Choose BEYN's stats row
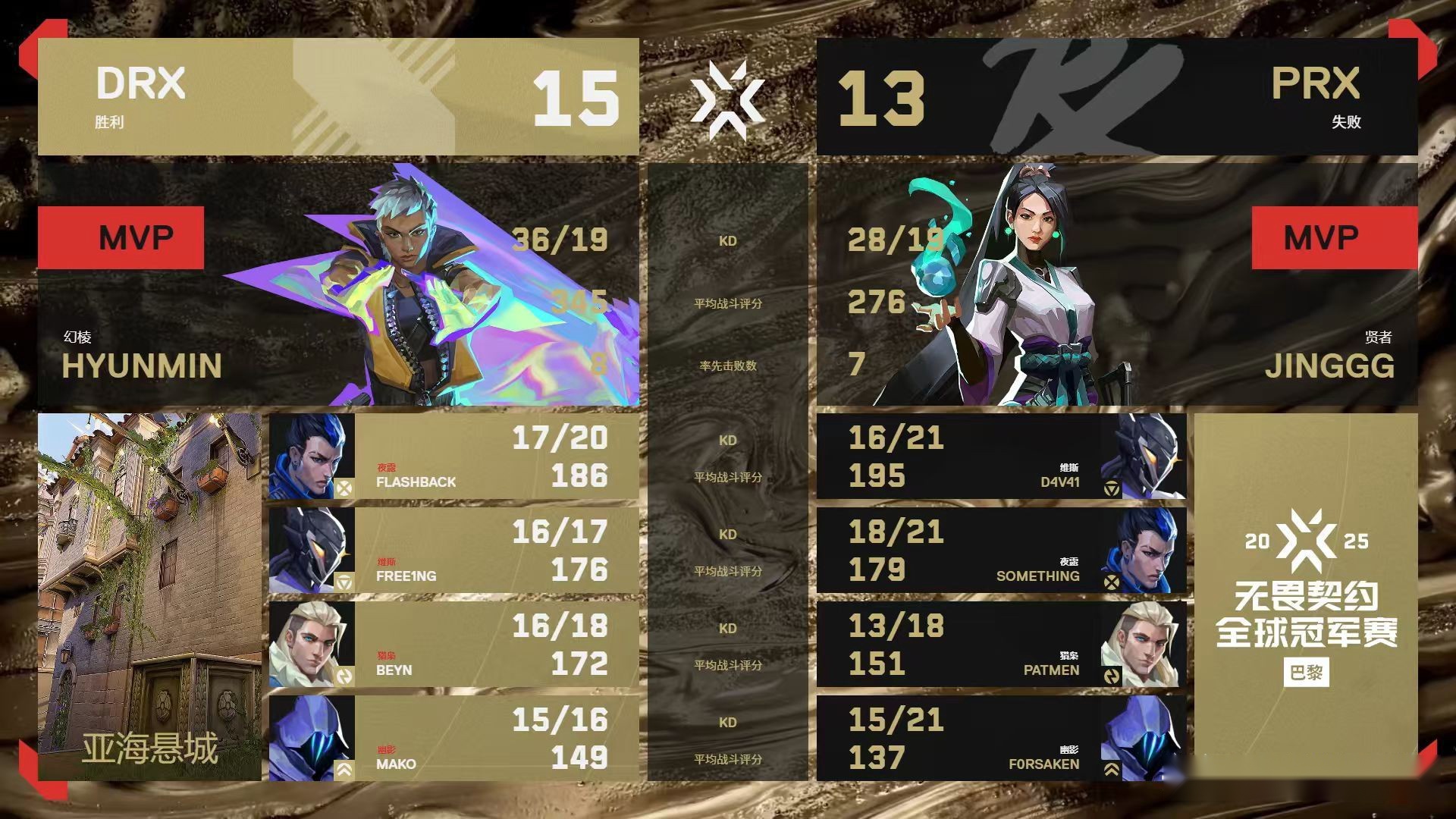 click(x=453, y=645)
